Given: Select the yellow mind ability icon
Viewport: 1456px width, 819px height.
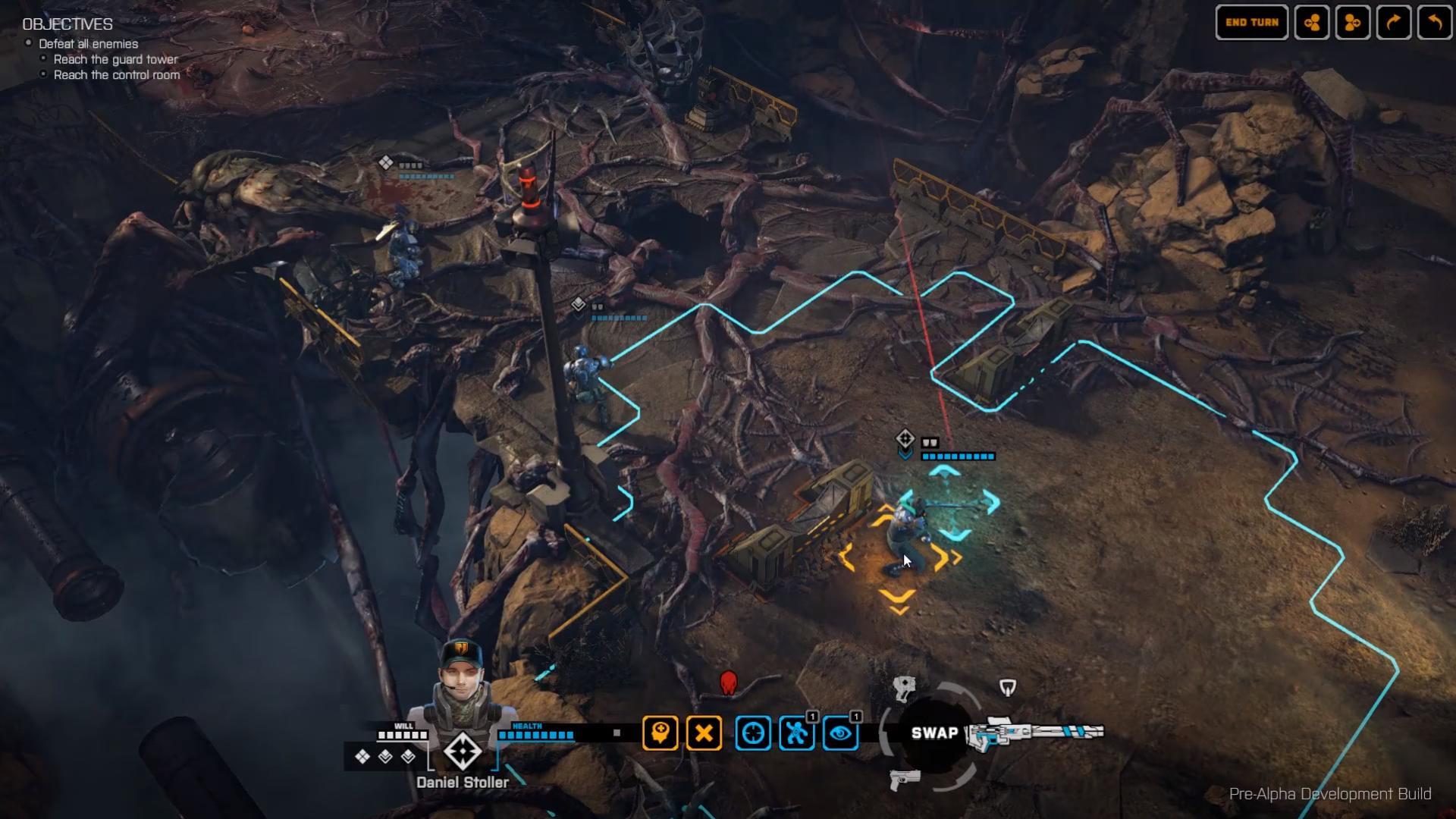Looking at the screenshot, I should (659, 733).
